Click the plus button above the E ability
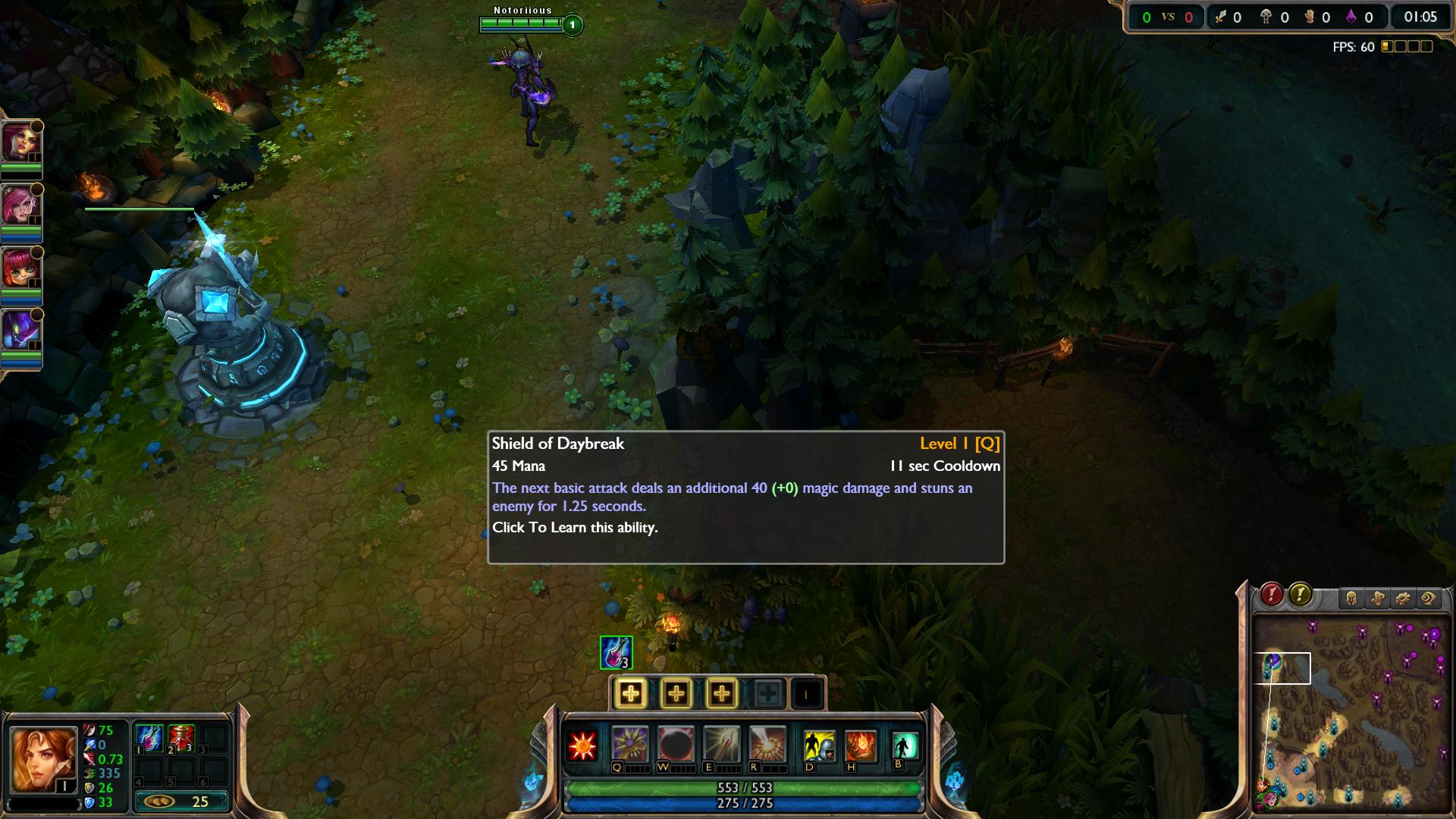 [721, 693]
